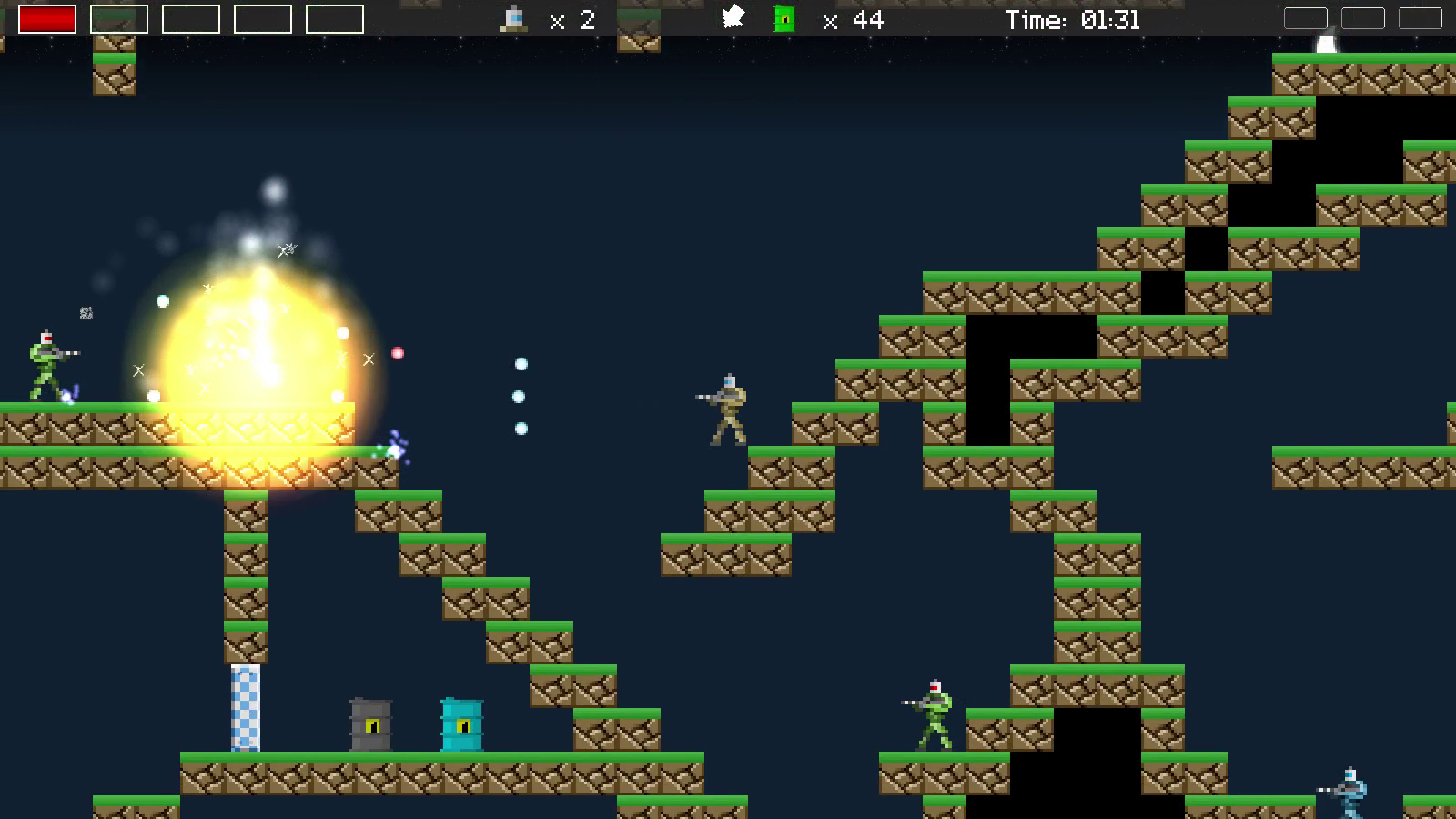Select the green barrel counter icon
Viewport: 1456px width, 819px height.
coord(784,19)
